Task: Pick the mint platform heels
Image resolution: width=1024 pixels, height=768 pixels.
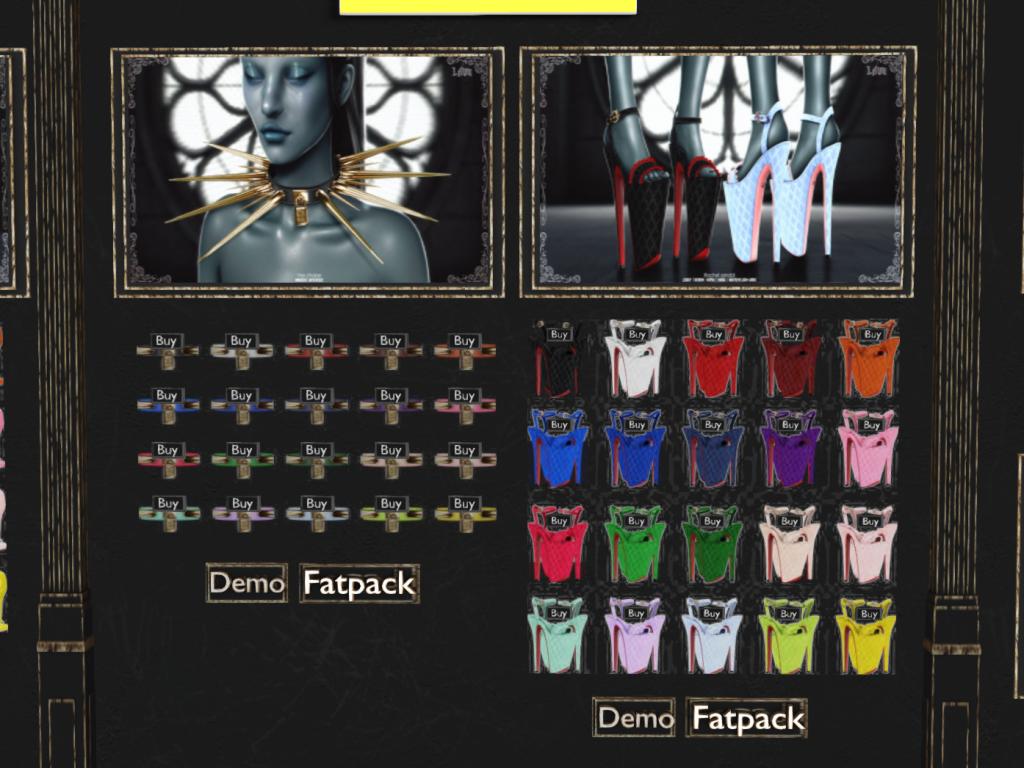Action: click(x=558, y=613)
